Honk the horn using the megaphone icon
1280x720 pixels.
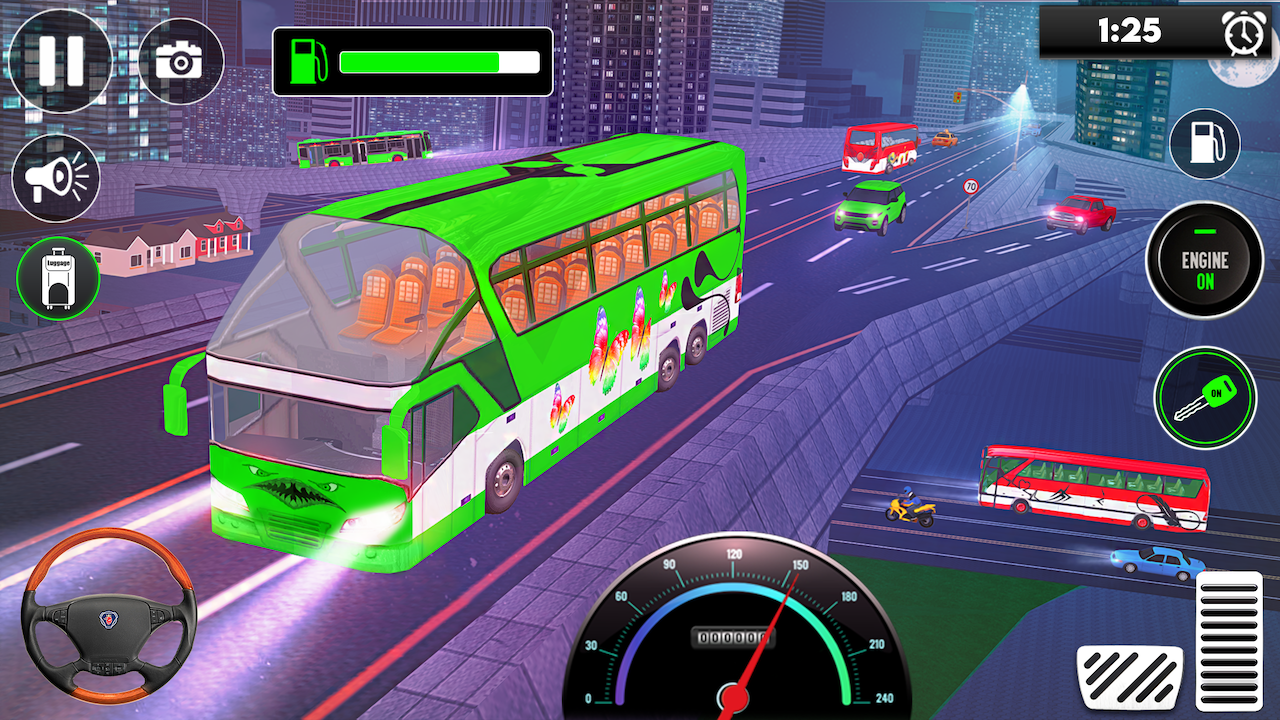coord(55,176)
